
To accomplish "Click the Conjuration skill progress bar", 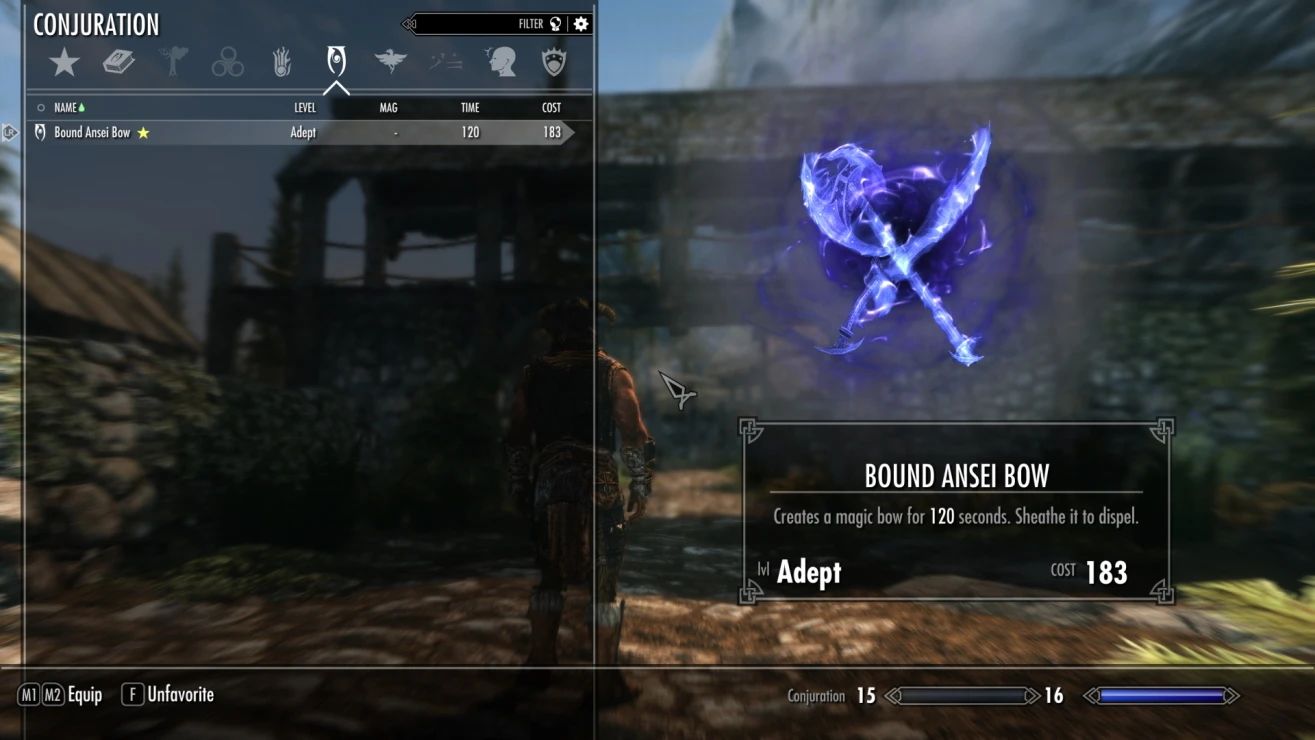I will [x=963, y=694].
